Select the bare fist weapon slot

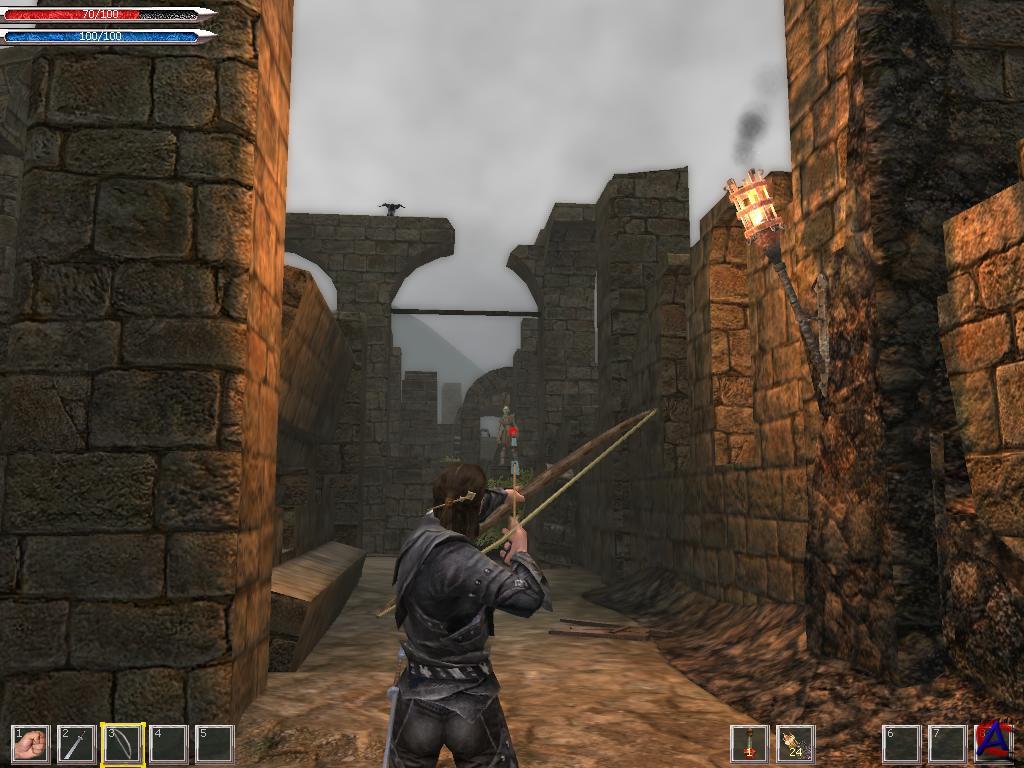coord(31,744)
